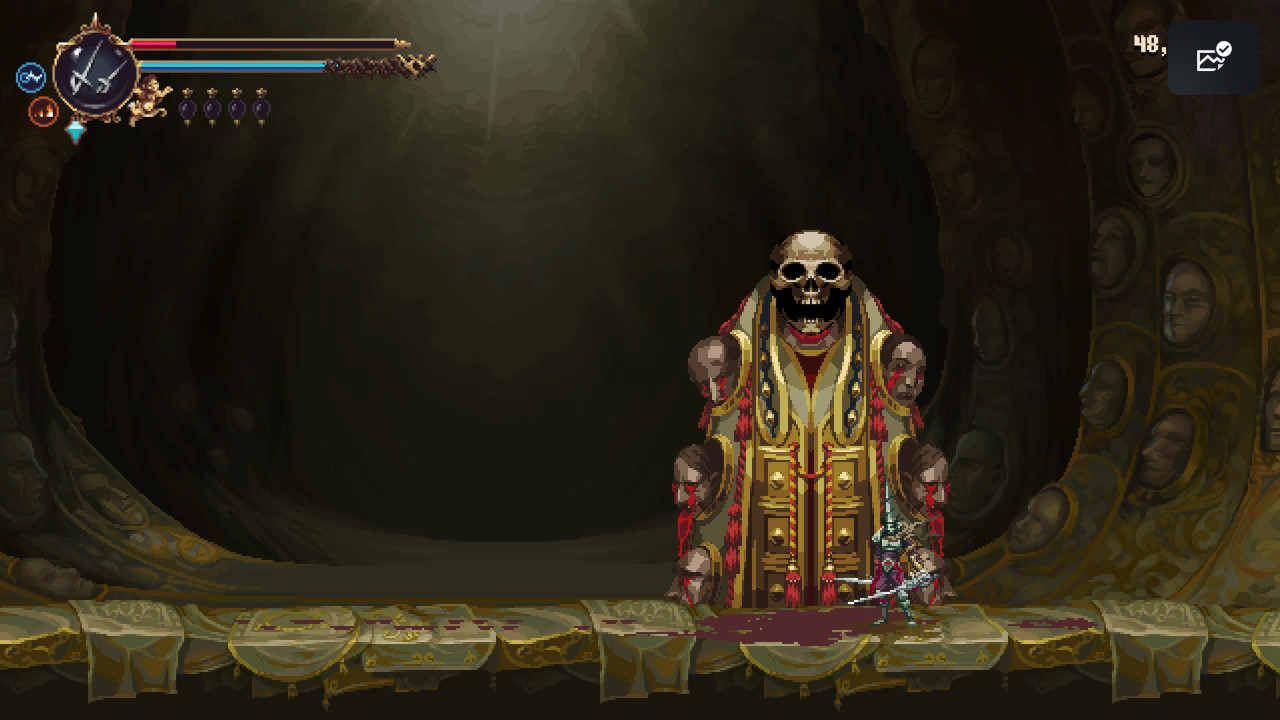Screen dimensions: 1280x720
Task: Click the spiked tip of the health bar
Action: click(x=403, y=44)
